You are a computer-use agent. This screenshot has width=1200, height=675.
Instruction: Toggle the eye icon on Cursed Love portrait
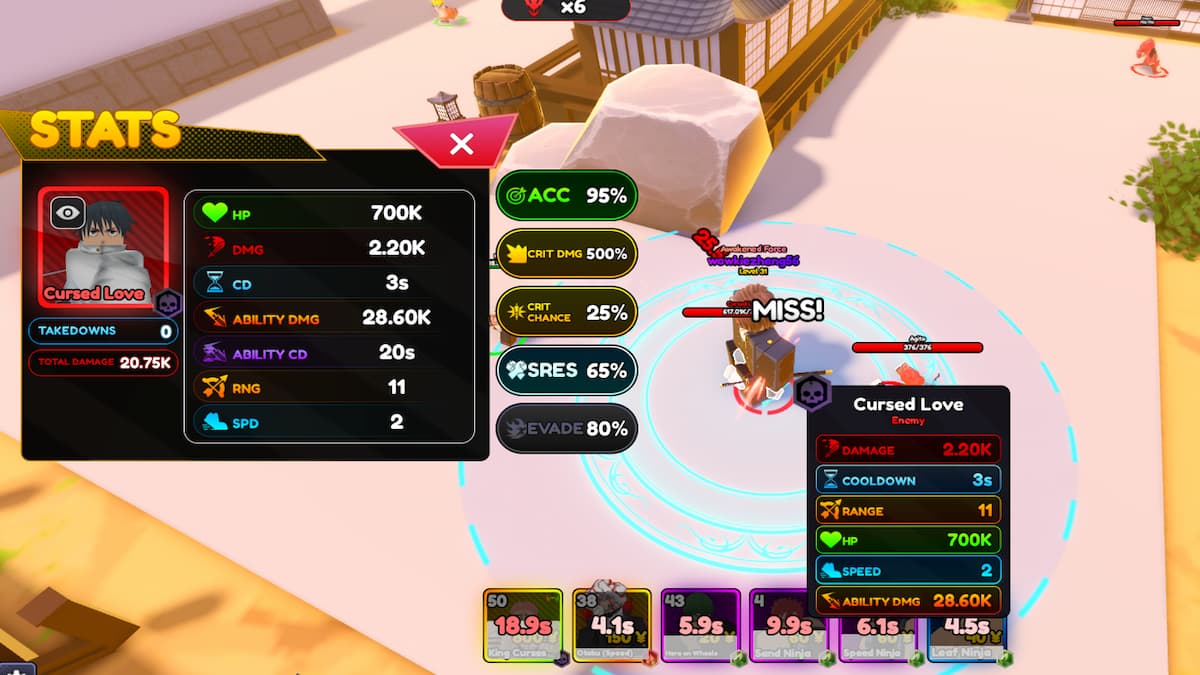click(x=67, y=212)
